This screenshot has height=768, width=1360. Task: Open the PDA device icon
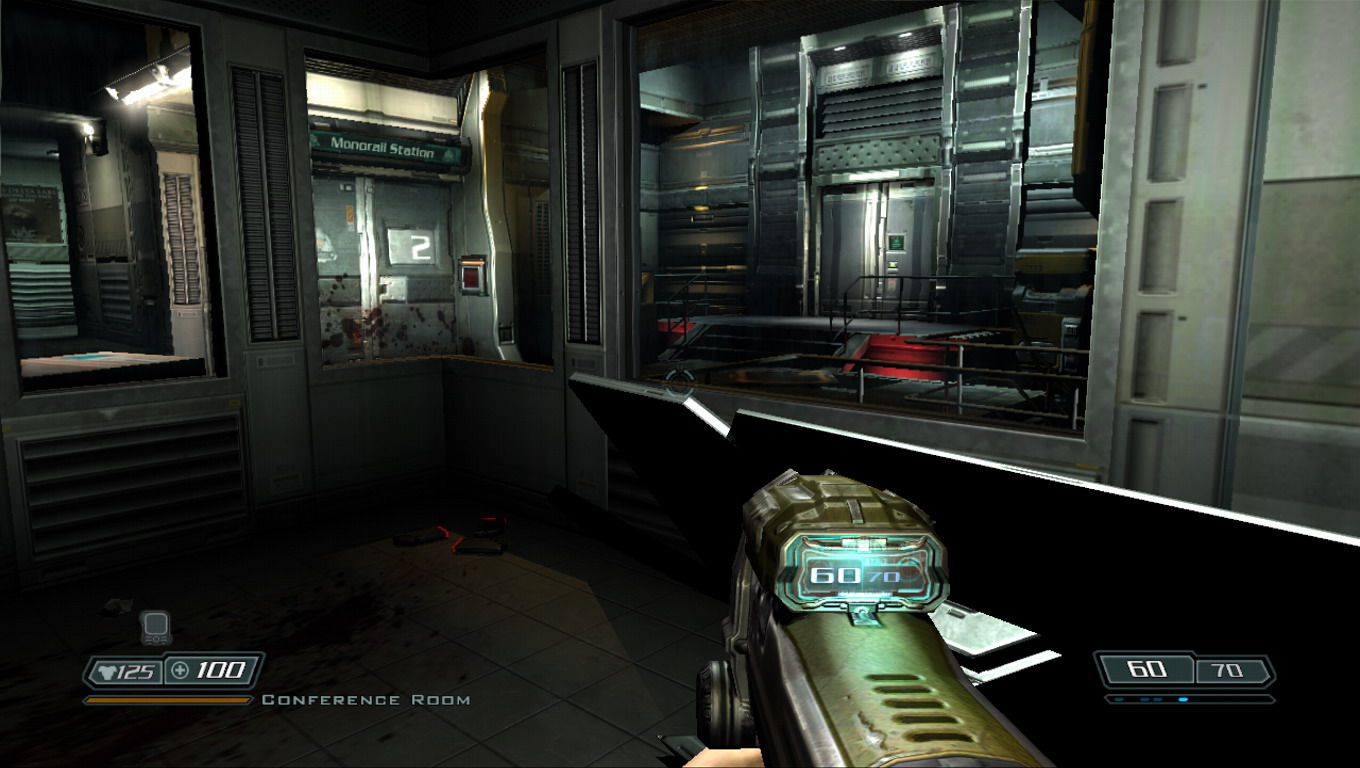(x=155, y=627)
